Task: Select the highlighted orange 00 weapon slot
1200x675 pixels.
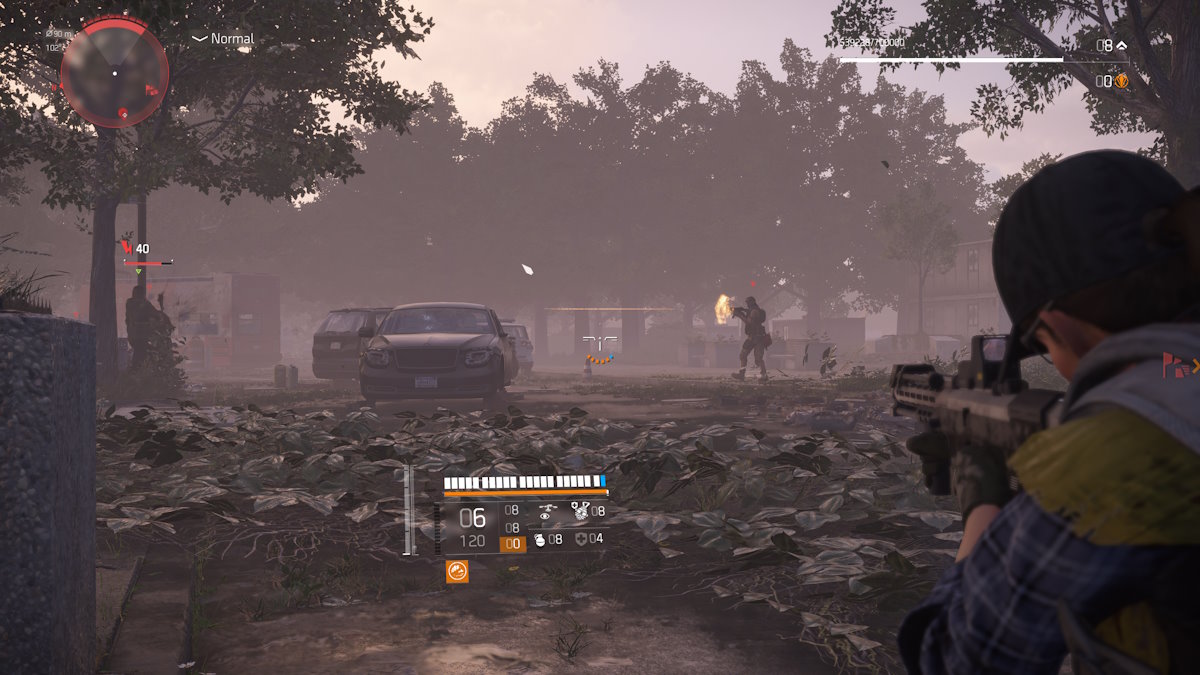Action: (512, 544)
